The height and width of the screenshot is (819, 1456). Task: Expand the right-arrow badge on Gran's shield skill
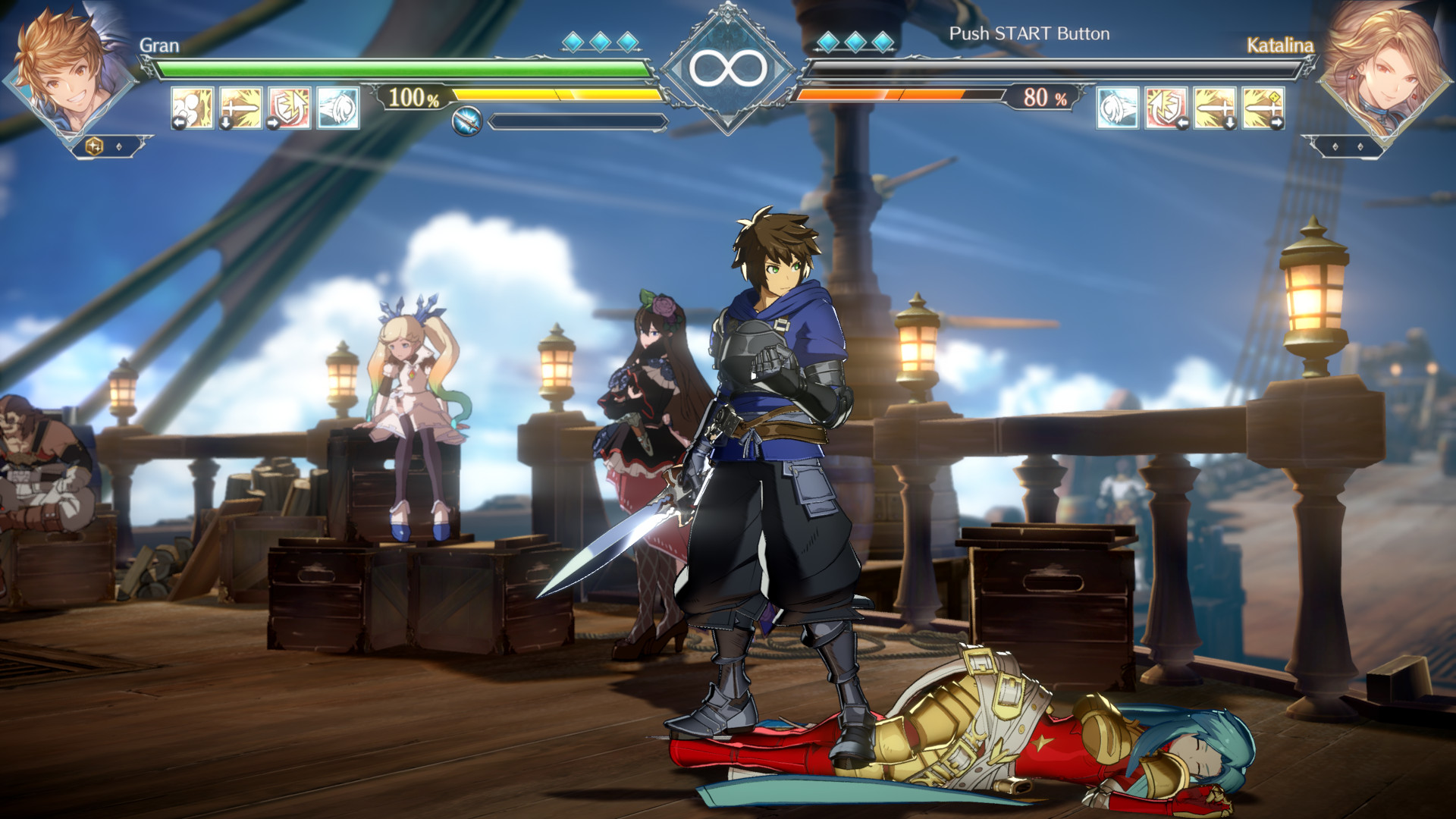pyautogui.click(x=271, y=121)
